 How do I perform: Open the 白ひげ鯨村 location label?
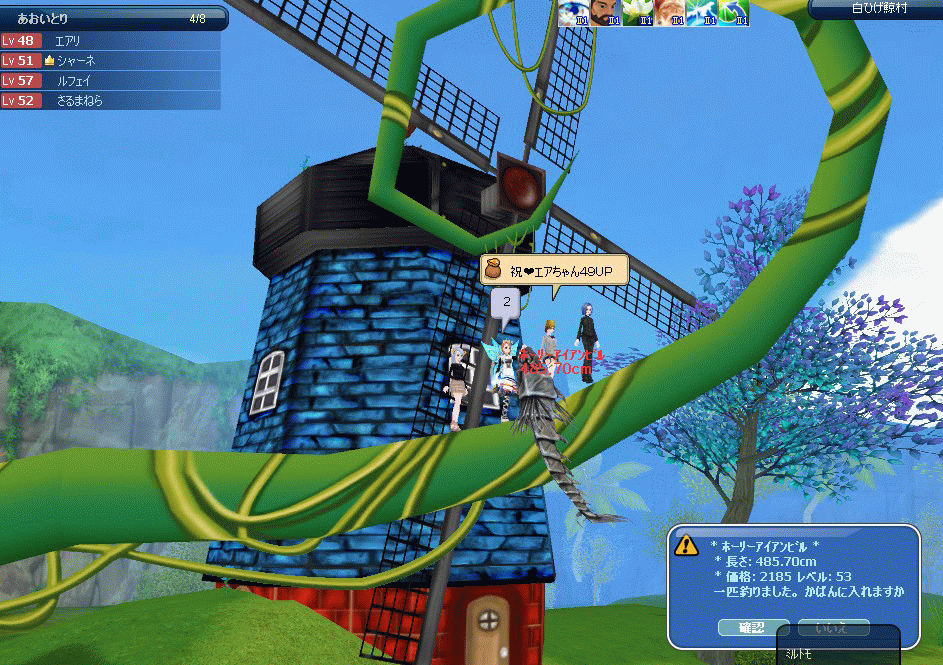coord(875,9)
